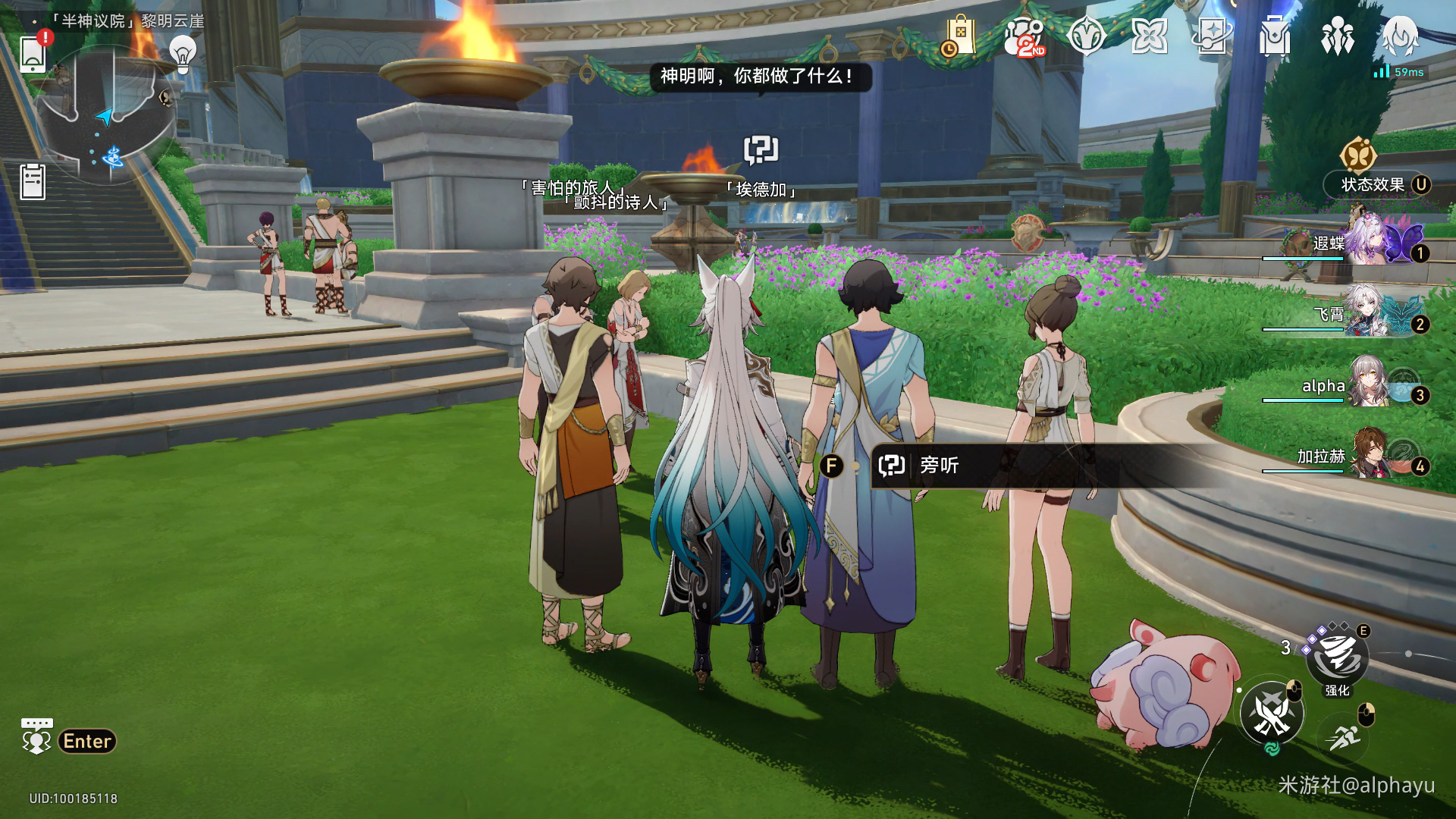
Task: Toggle the sprint running icon
Action: [1345, 736]
